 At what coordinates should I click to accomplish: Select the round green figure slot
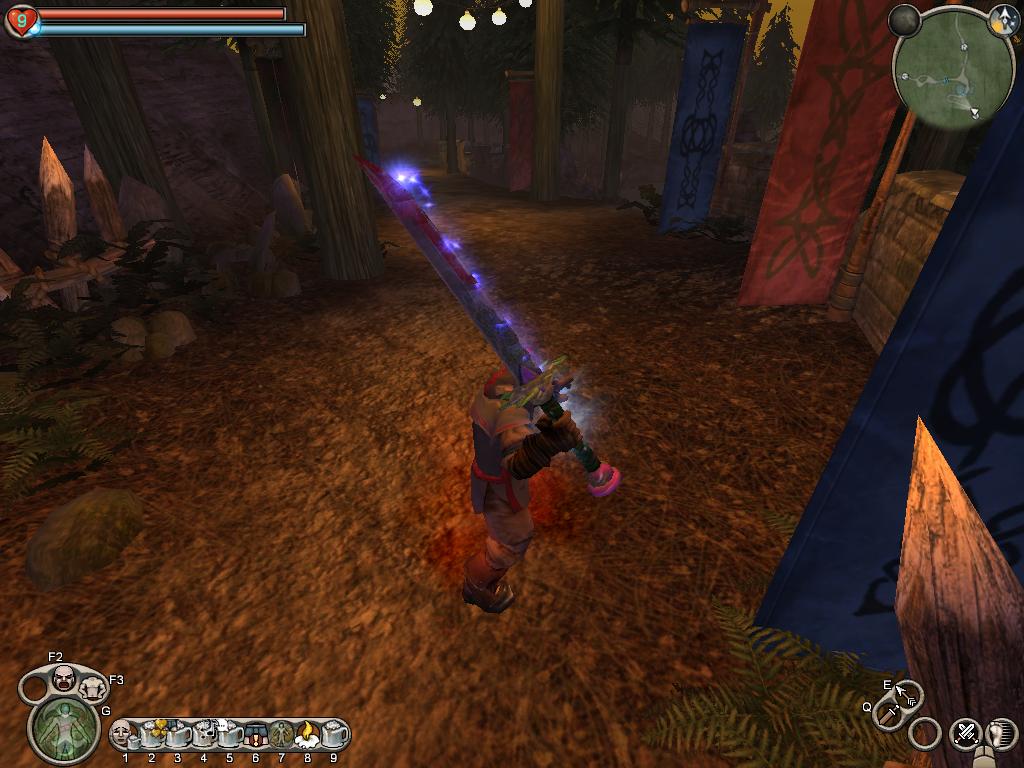click(281, 734)
